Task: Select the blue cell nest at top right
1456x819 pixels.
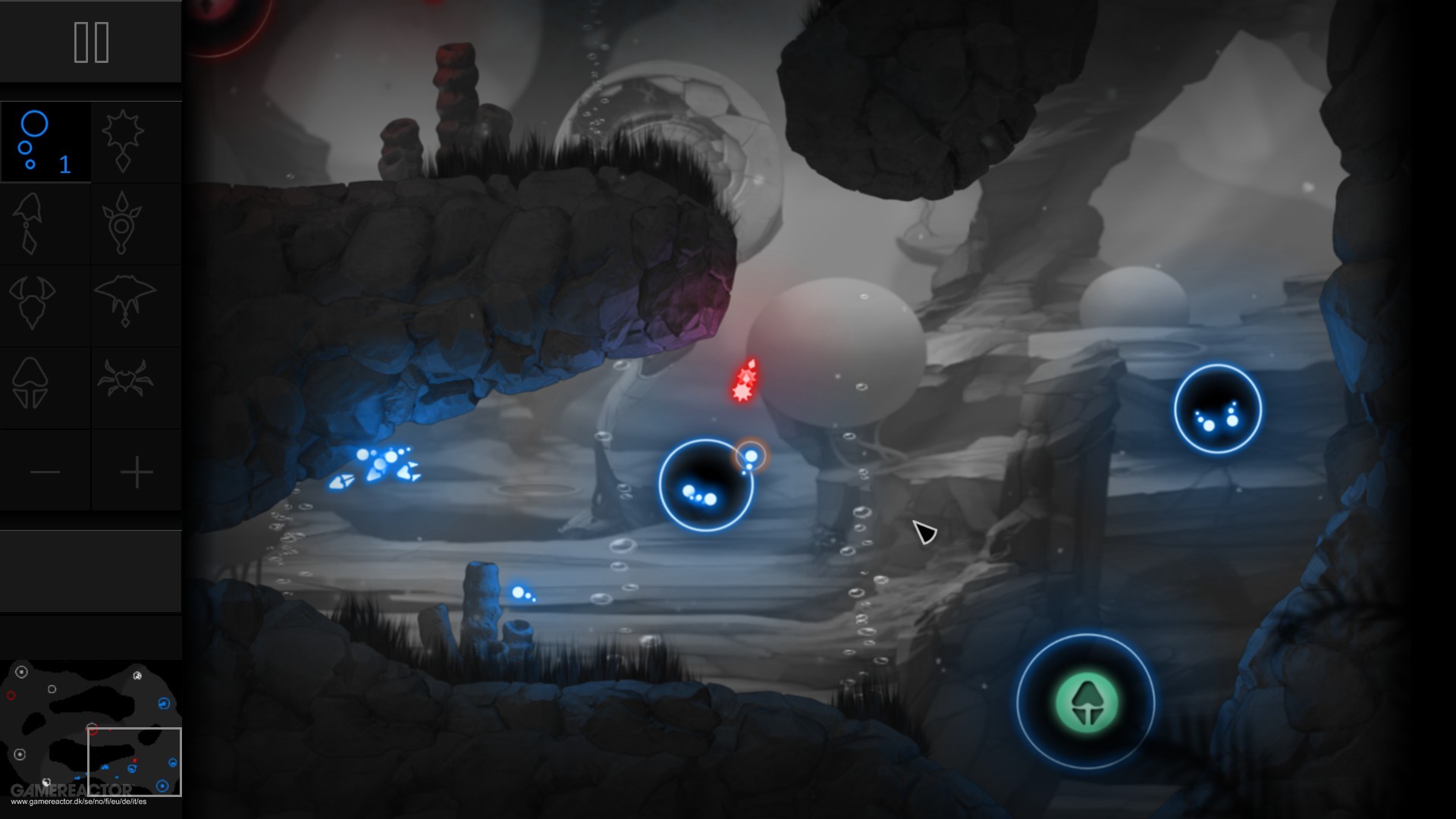Action: (1217, 408)
